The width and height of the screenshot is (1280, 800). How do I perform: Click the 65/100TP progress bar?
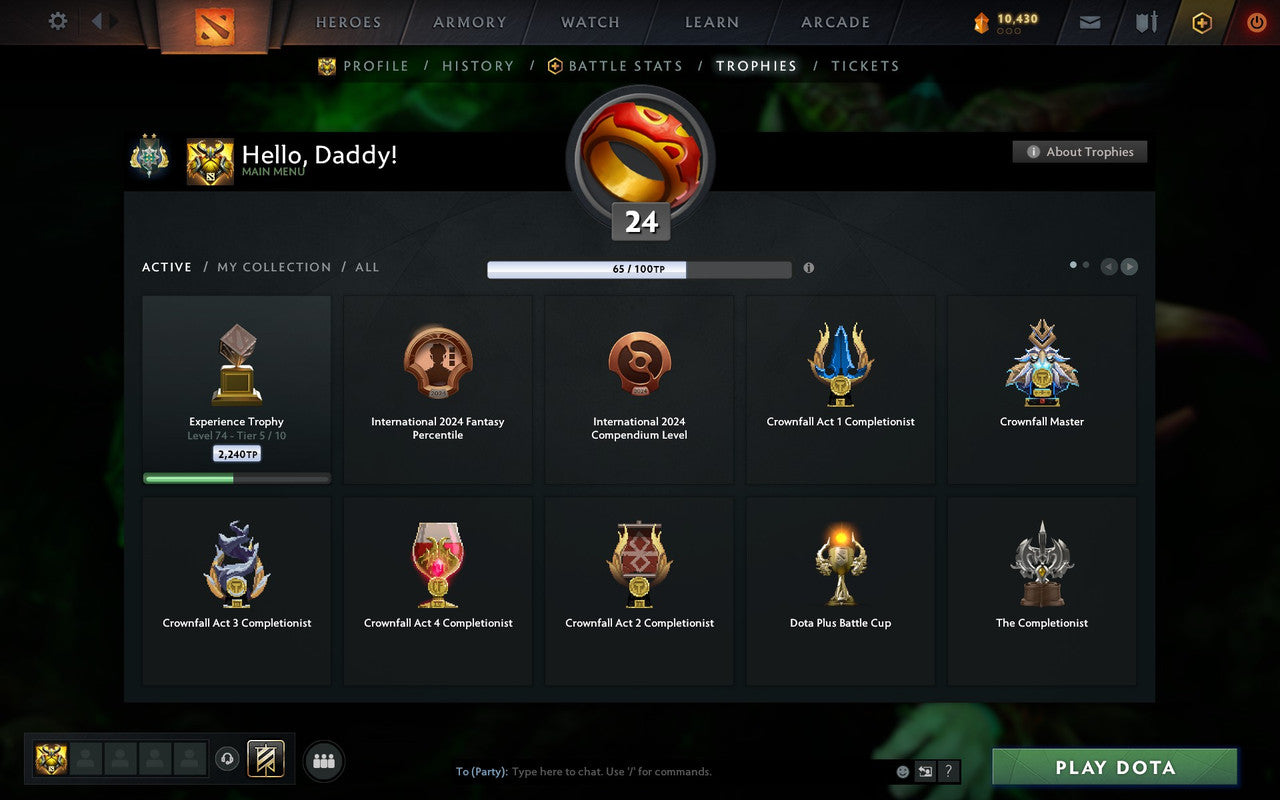coord(638,268)
